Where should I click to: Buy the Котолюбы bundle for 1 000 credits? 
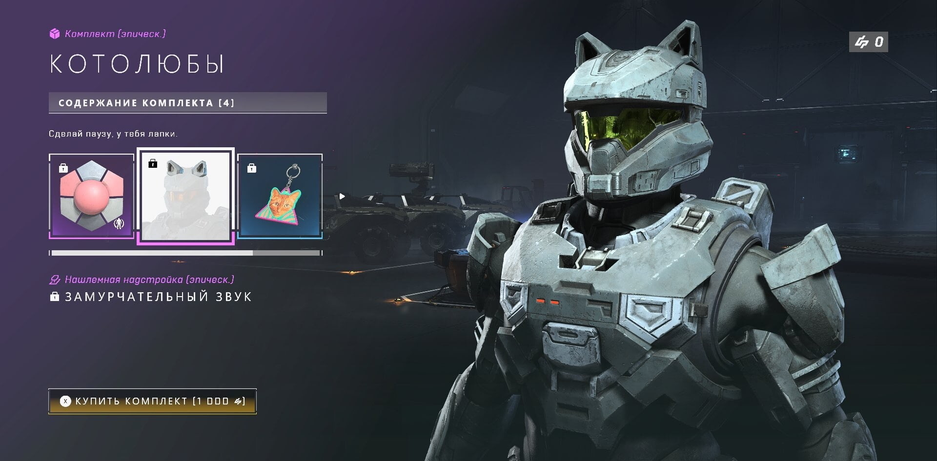tap(152, 401)
